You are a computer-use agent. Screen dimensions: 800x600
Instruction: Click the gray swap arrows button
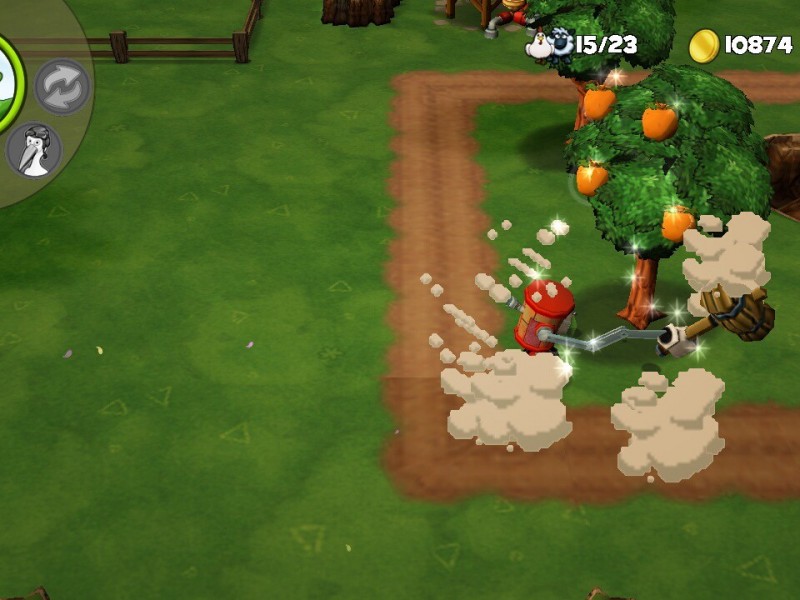click(x=62, y=88)
